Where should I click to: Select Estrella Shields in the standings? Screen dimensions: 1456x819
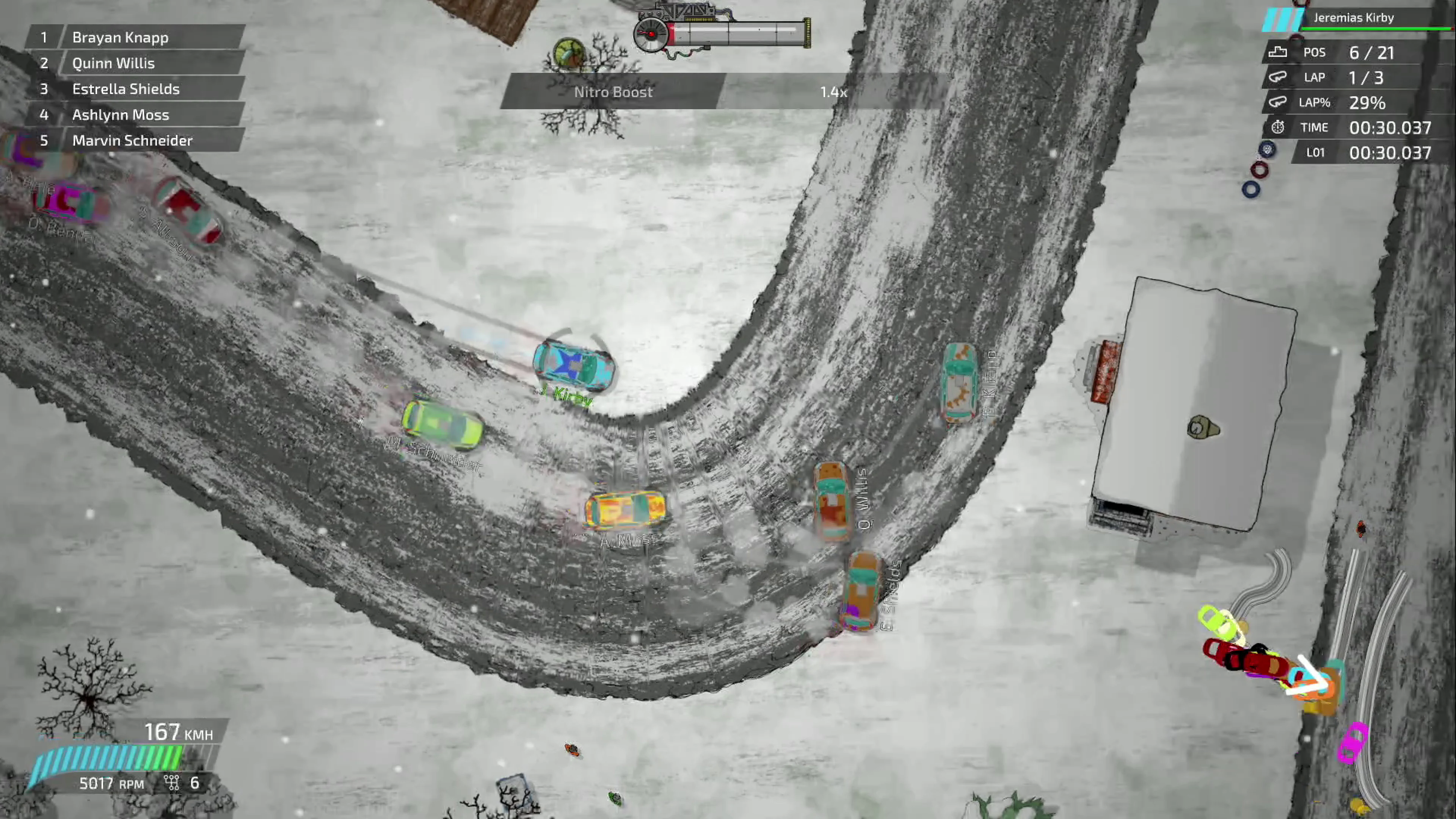126,89
